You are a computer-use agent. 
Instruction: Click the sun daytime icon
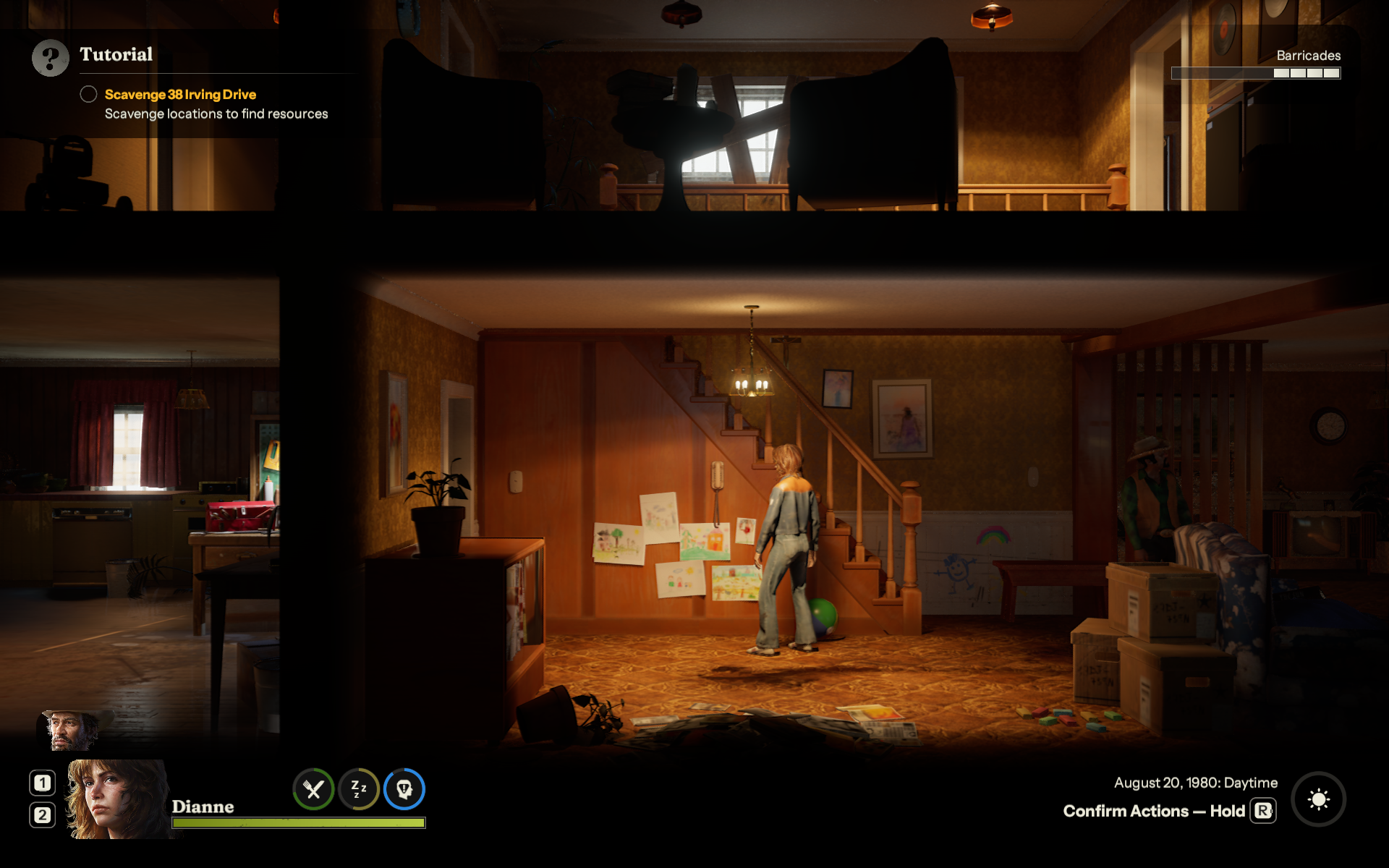click(x=1318, y=799)
